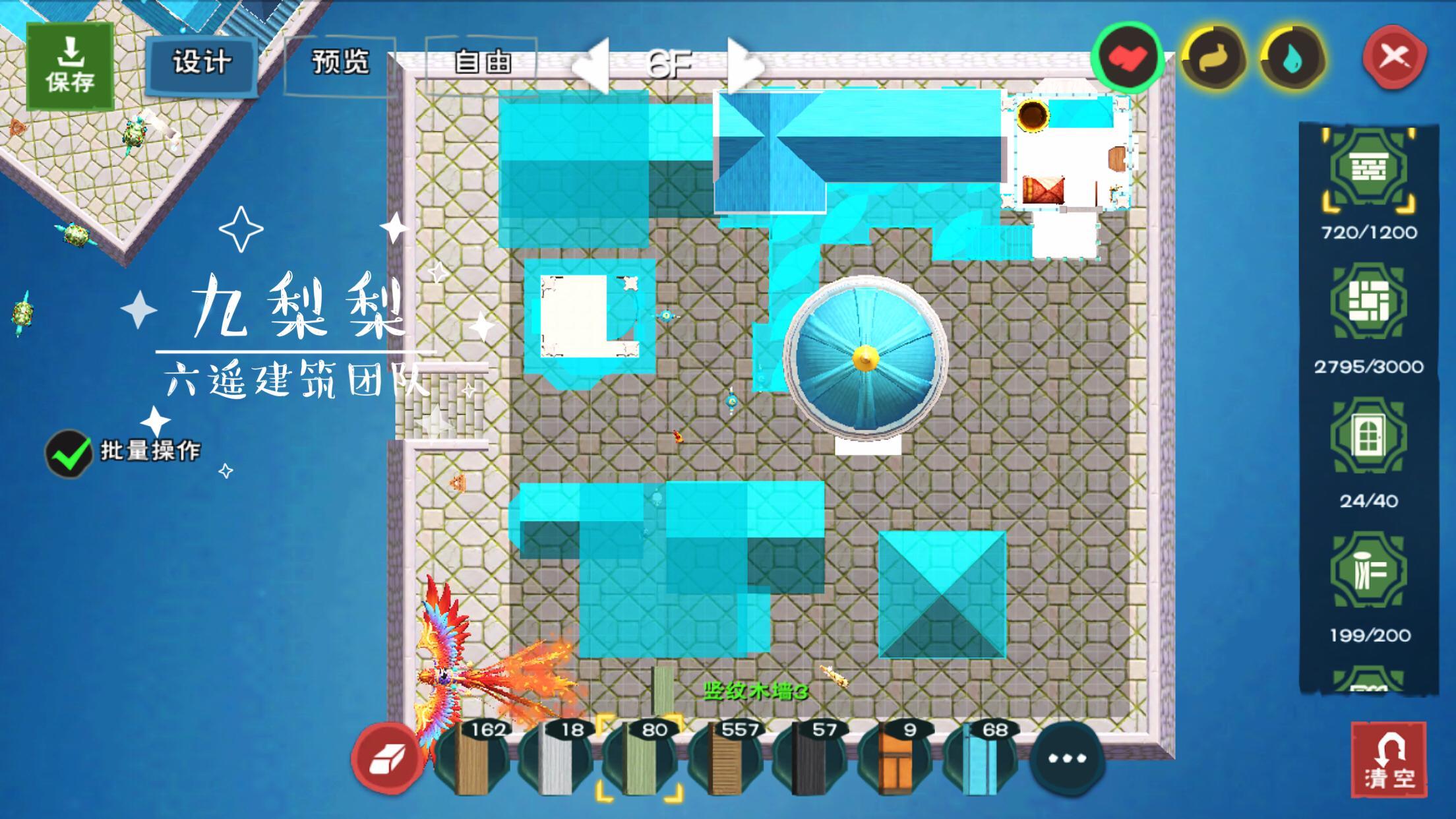The image size is (1456, 819).
Task: Switch to the 自由 tab
Action: 482,63
